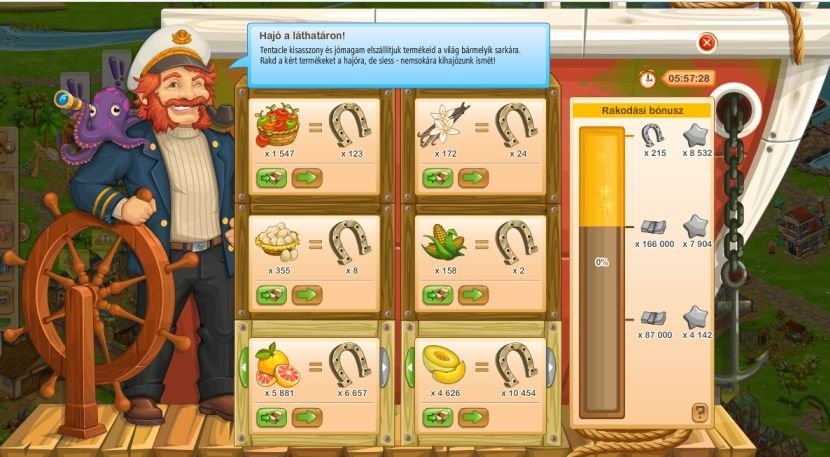Image resolution: width=830 pixels, height=457 pixels.
Task: Click the crate-icon button under vanilla
Action: (x=438, y=178)
